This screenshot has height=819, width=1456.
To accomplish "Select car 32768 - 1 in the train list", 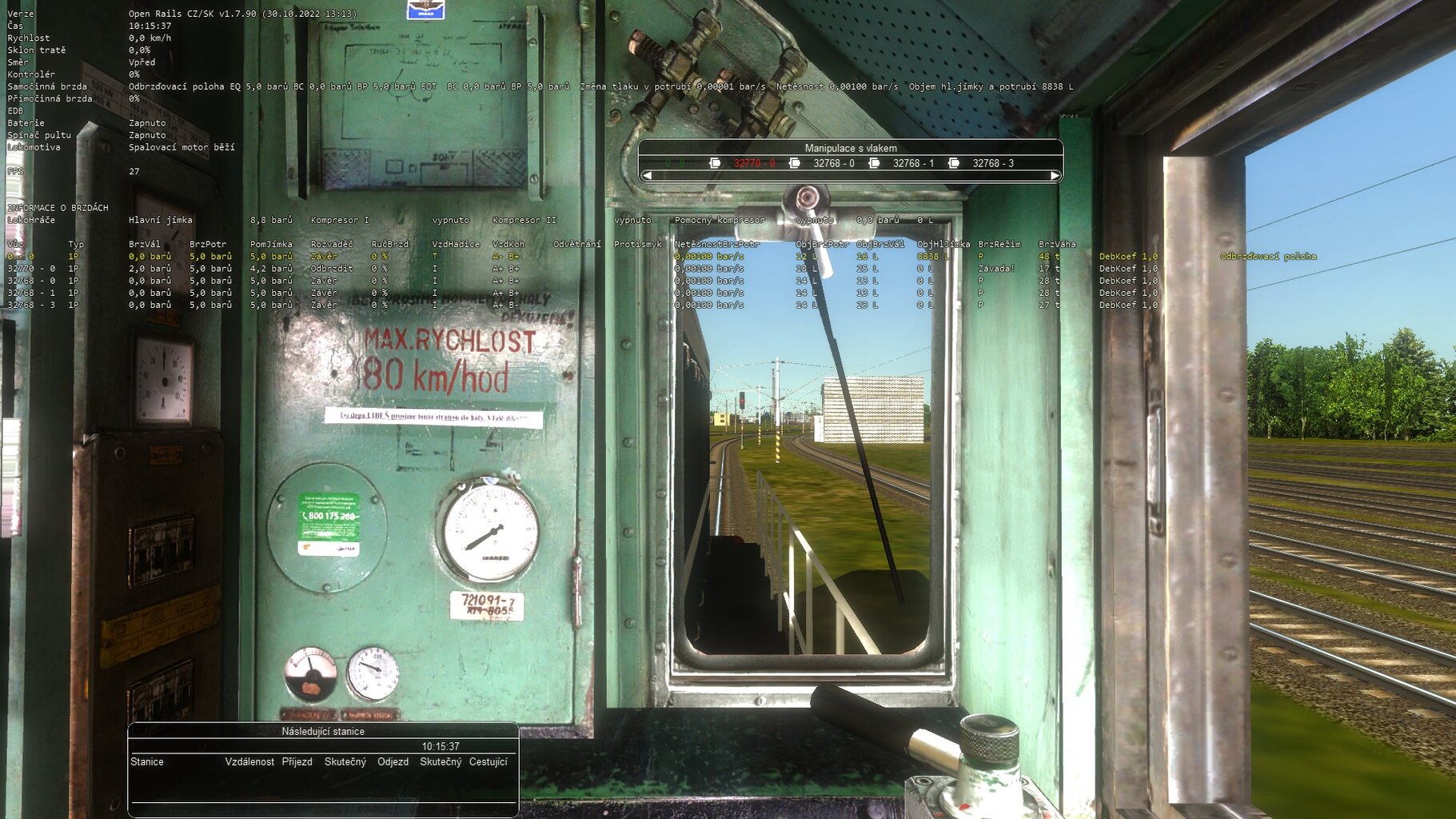I will pyautogui.click(x=915, y=163).
